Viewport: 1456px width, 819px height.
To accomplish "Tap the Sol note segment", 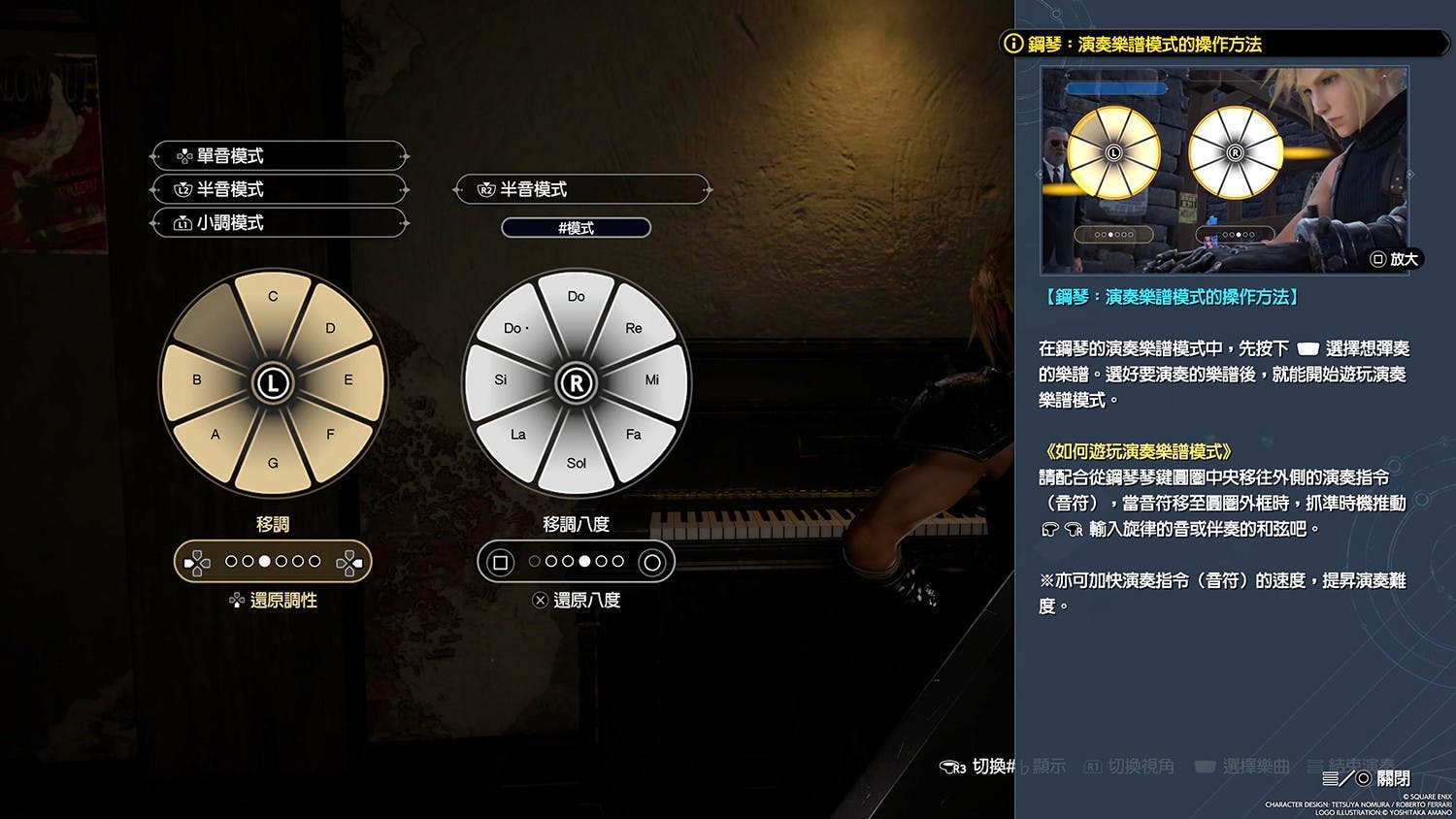I will pyautogui.click(x=576, y=463).
